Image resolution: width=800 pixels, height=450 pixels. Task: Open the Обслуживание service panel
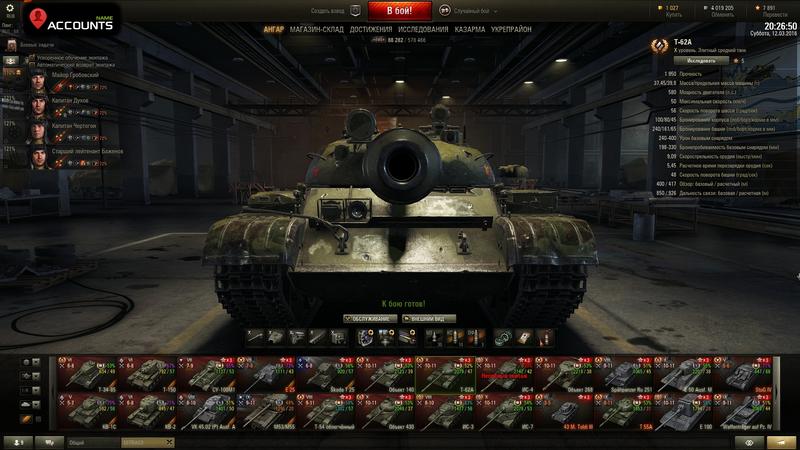369,319
